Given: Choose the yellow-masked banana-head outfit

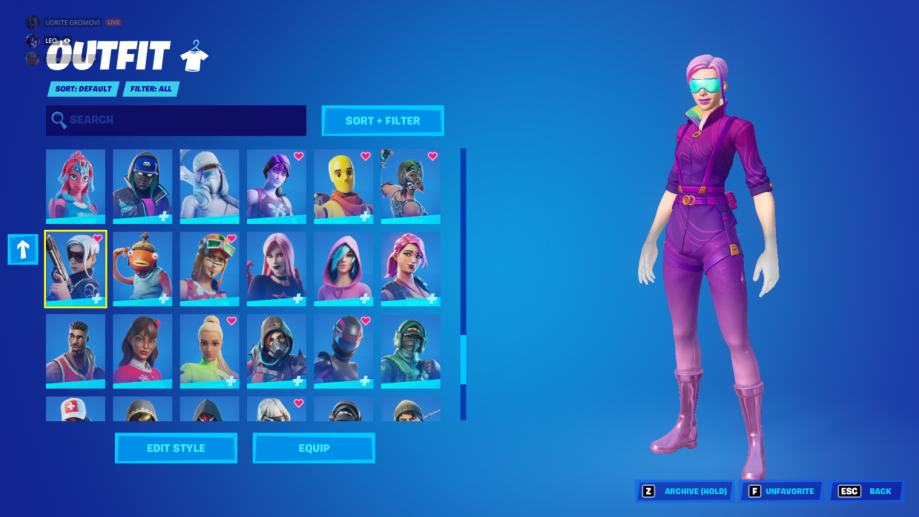Looking at the screenshot, I should [343, 185].
